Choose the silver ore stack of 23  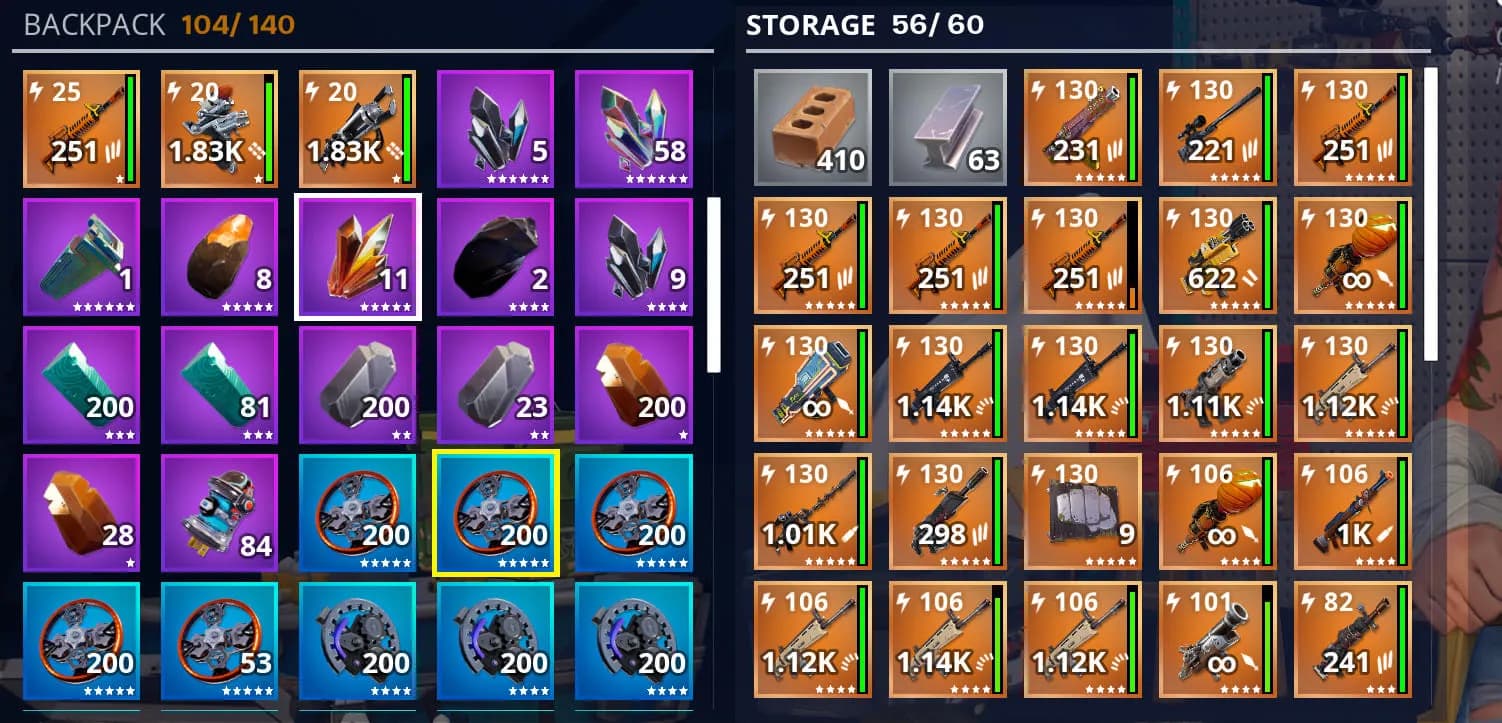[x=496, y=385]
